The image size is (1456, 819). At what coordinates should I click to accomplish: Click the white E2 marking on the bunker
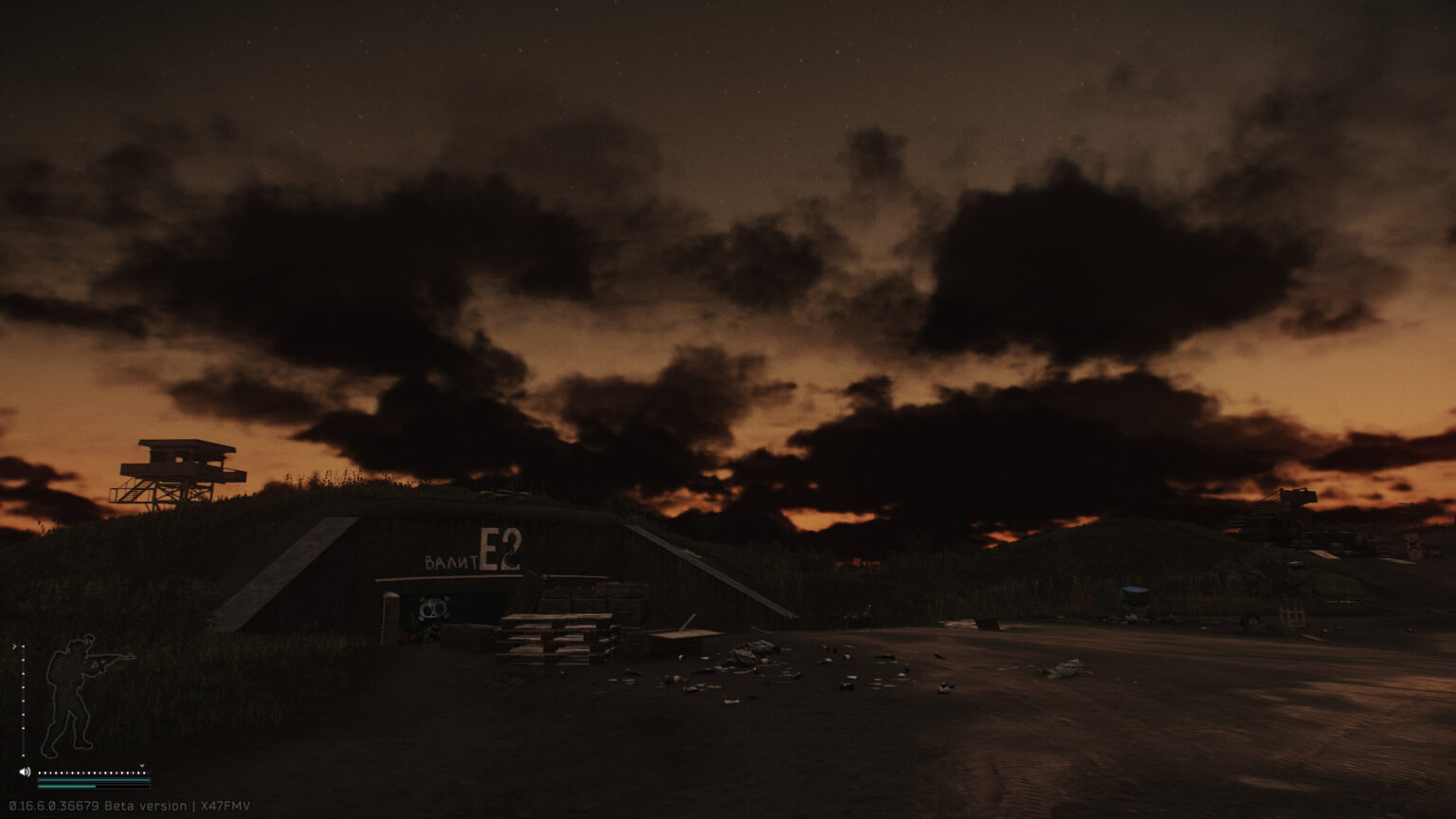(x=500, y=550)
